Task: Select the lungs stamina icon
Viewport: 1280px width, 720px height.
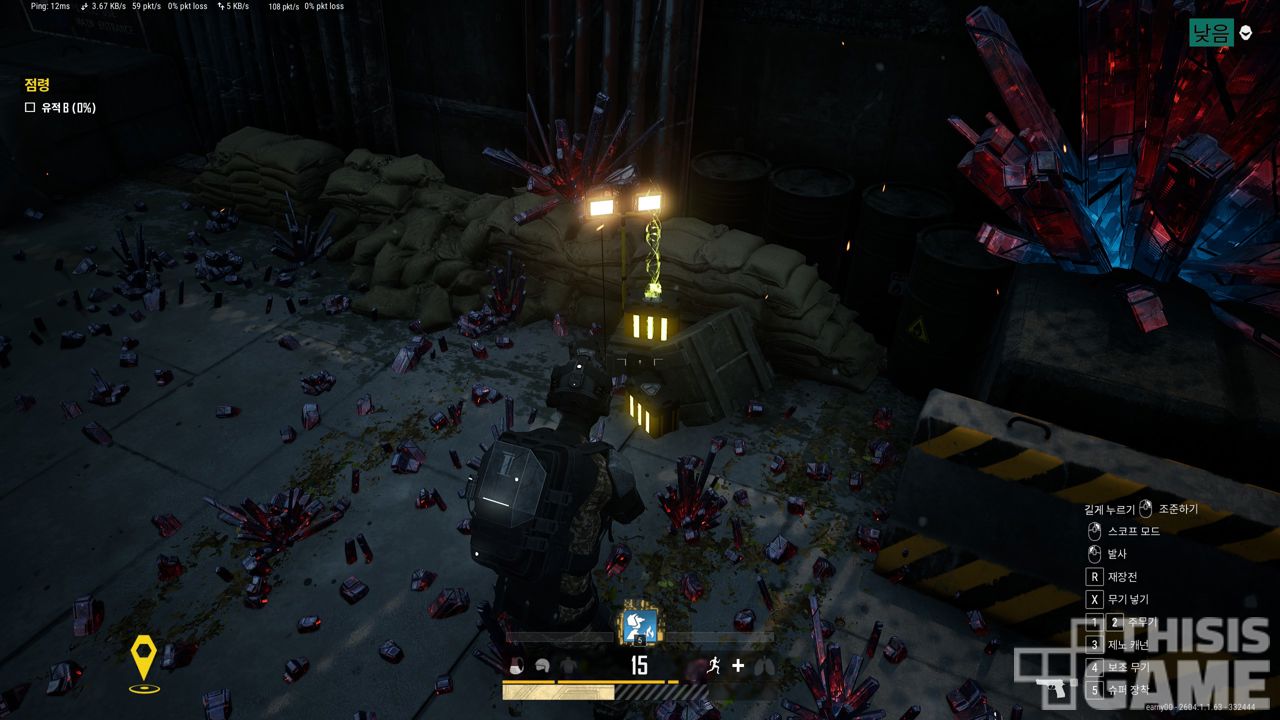Action: [763, 666]
